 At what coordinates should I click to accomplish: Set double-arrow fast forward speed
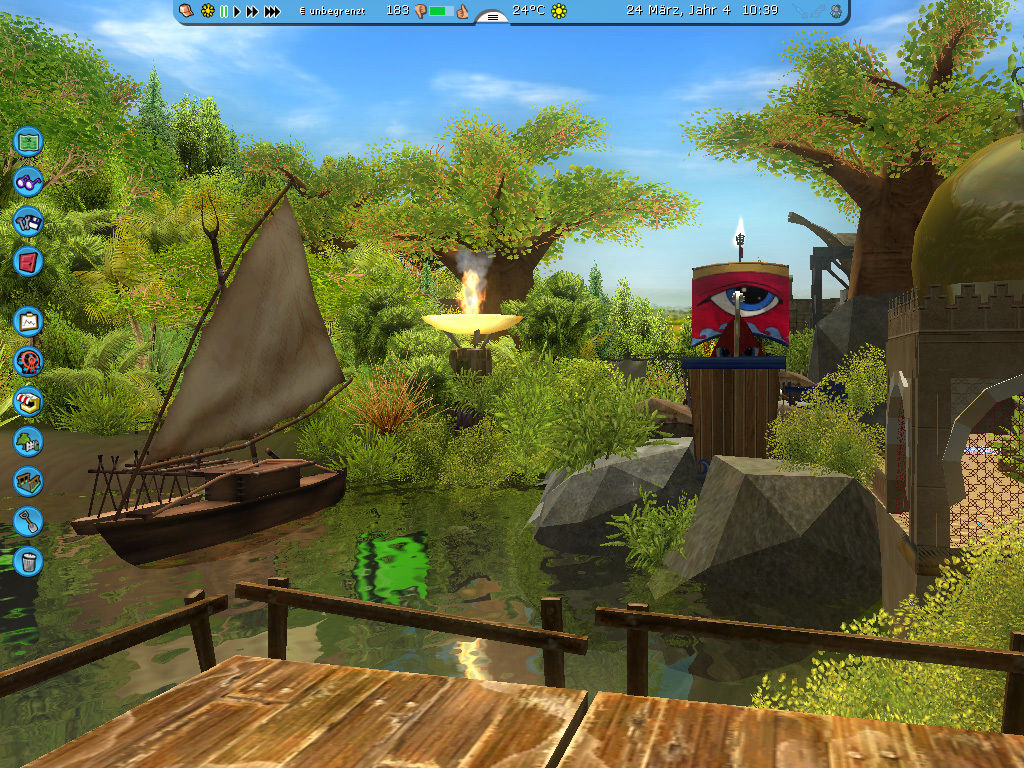[x=252, y=11]
